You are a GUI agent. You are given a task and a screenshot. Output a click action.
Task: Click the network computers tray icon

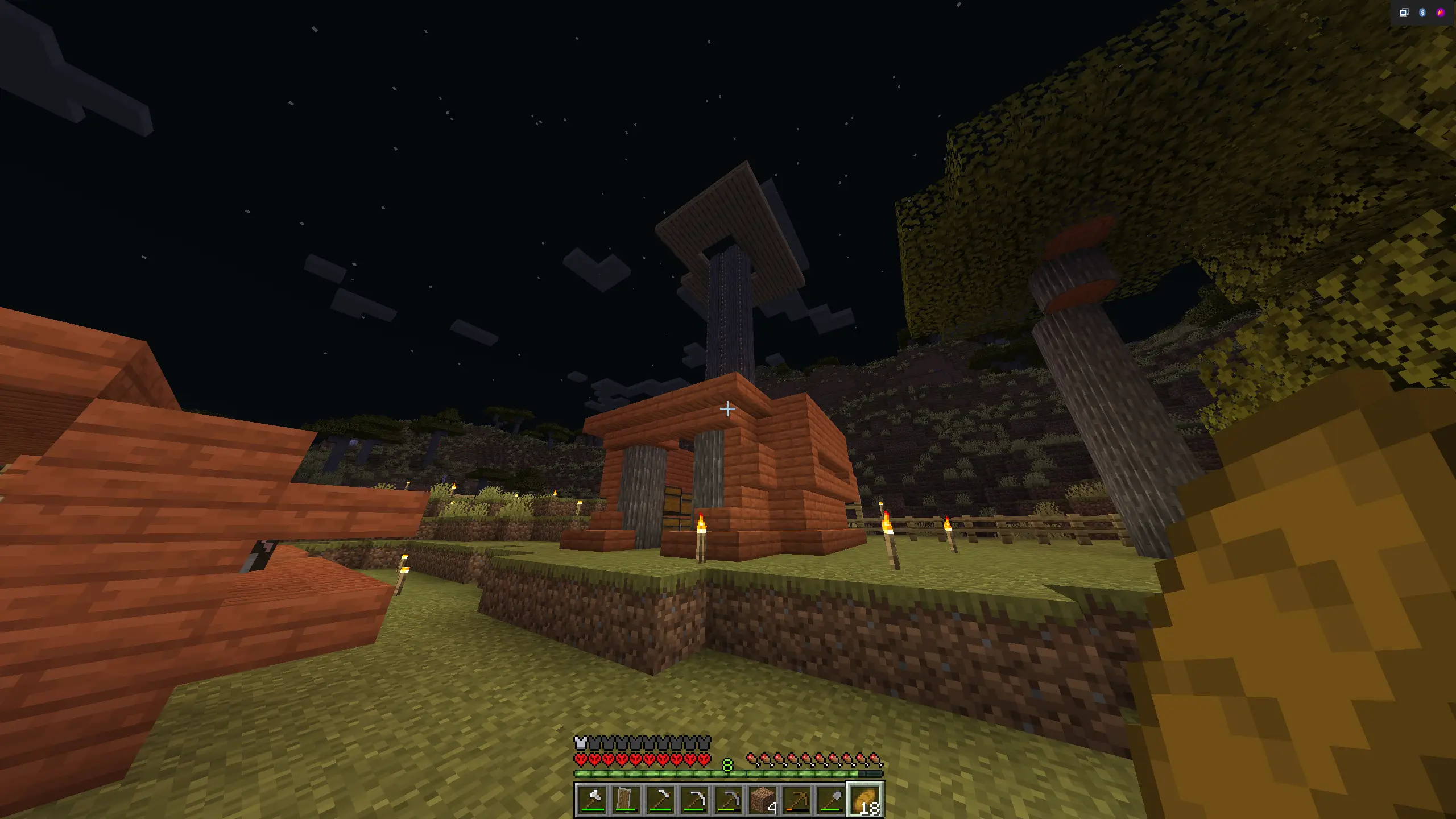coord(1404,13)
